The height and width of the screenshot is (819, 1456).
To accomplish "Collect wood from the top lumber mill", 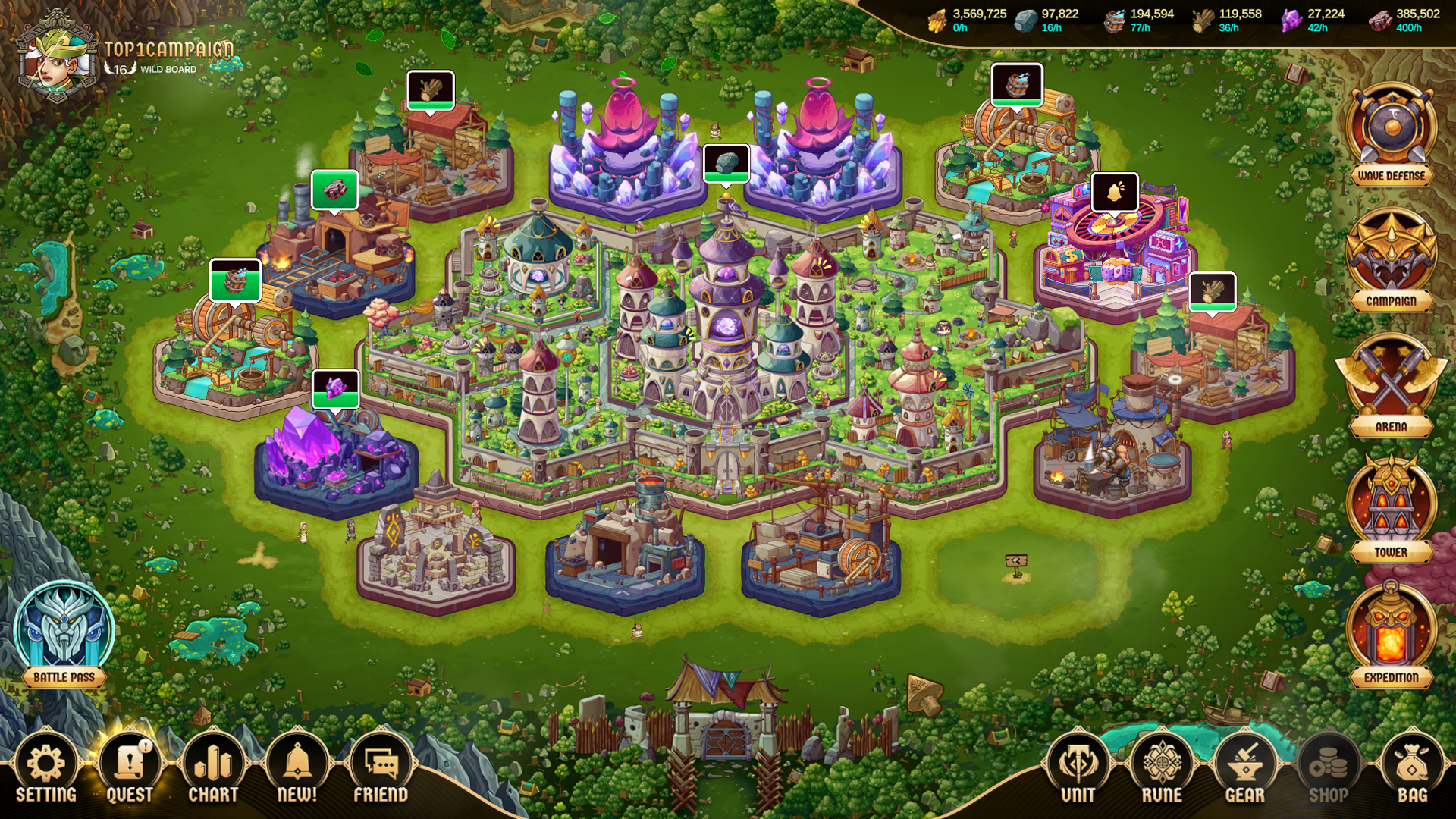I will click(431, 91).
